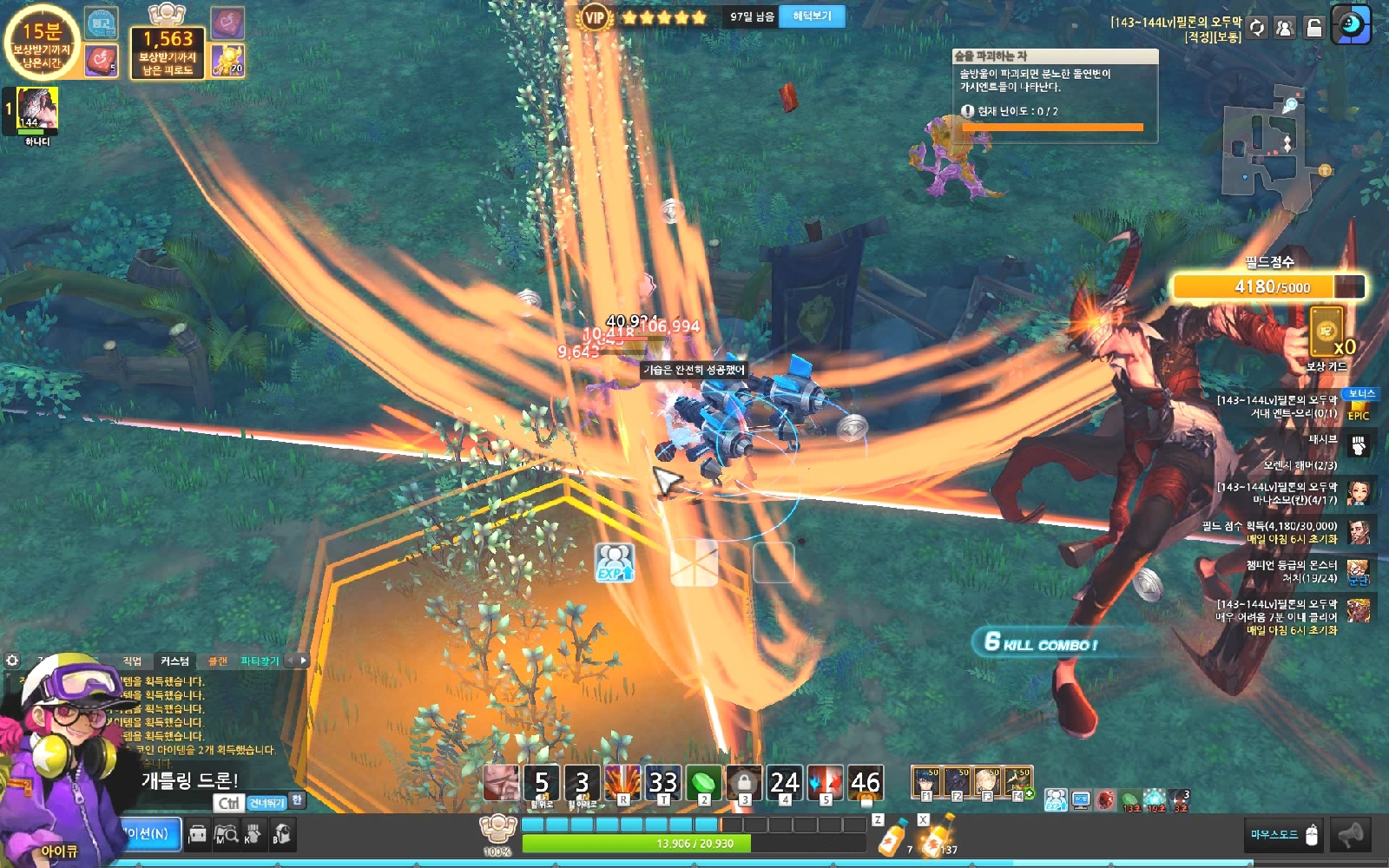Open the chat settings gear icon

tap(12, 661)
